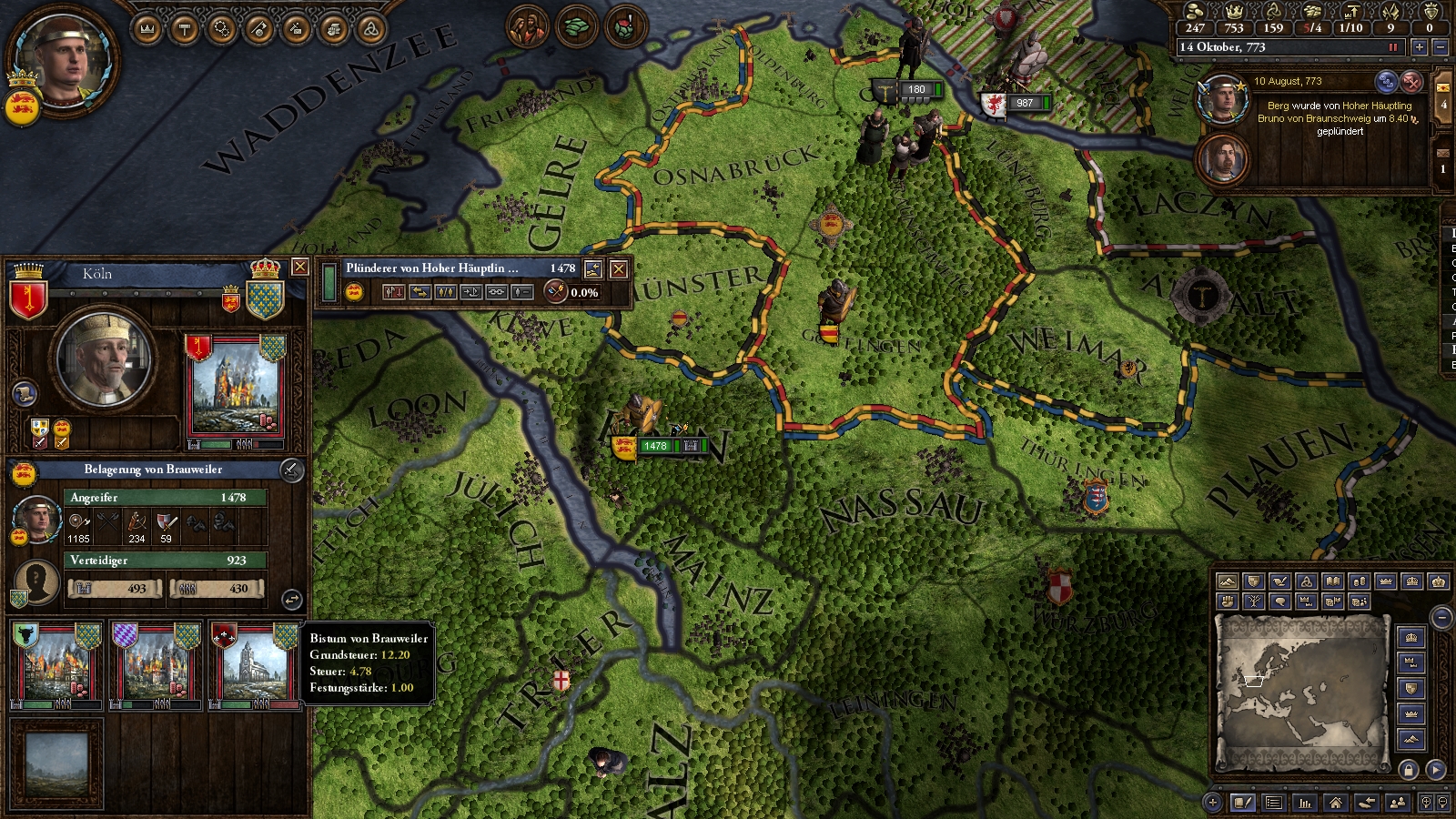Open the religion tab with the triquetra icon
This screenshot has width=1456, height=819.
click(370, 29)
